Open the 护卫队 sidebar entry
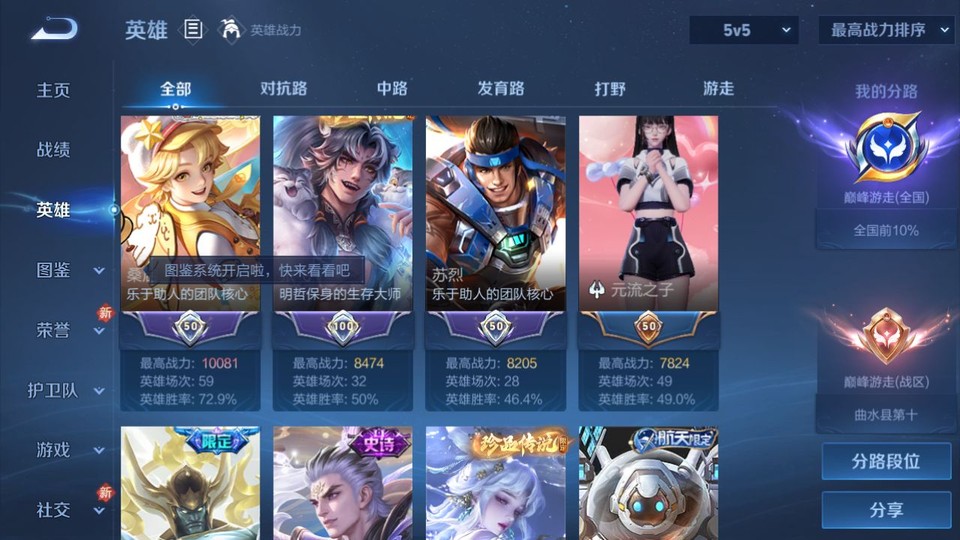This screenshot has height=540, width=960. tap(66, 390)
